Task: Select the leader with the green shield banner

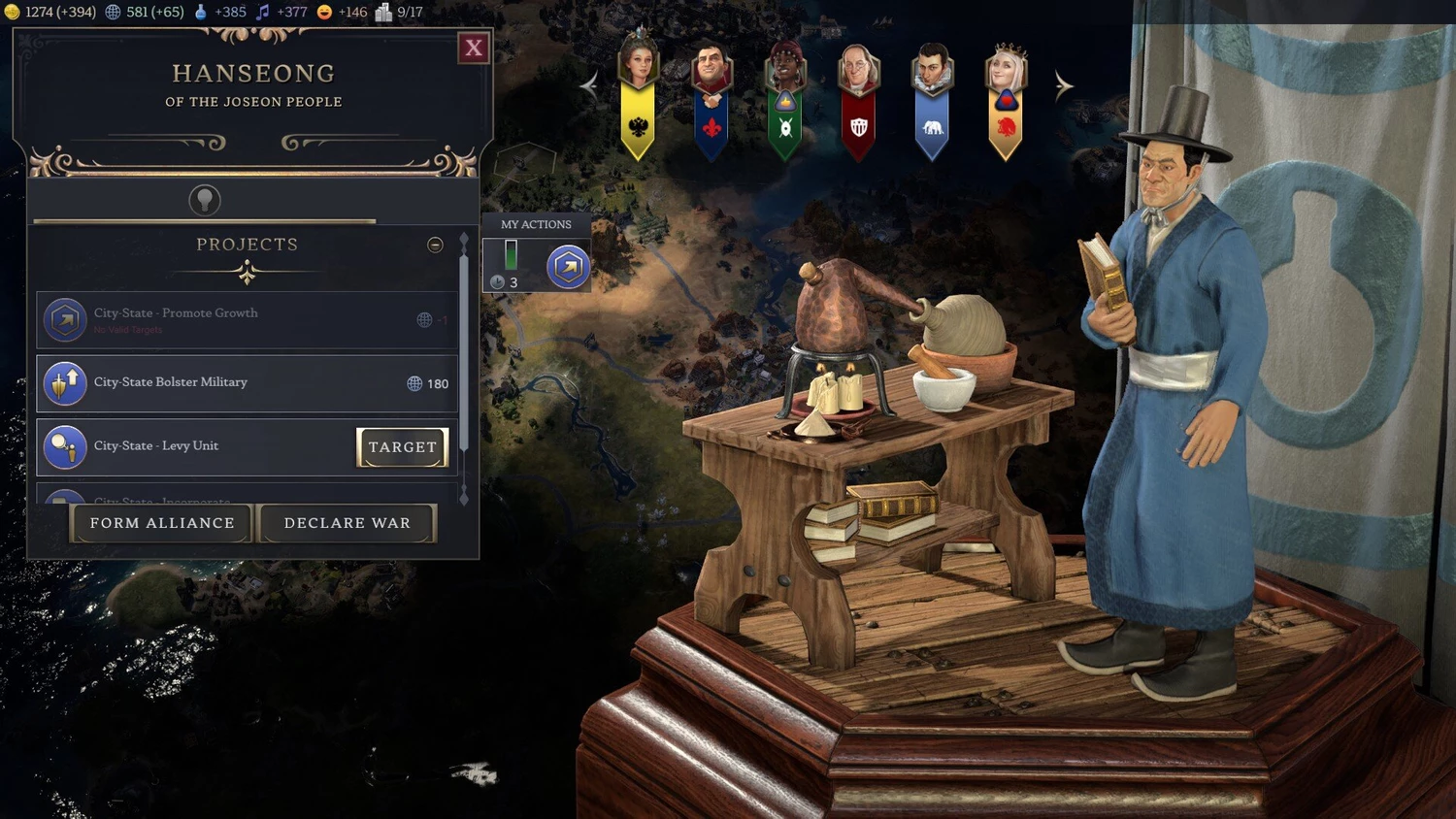Action: click(785, 97)
